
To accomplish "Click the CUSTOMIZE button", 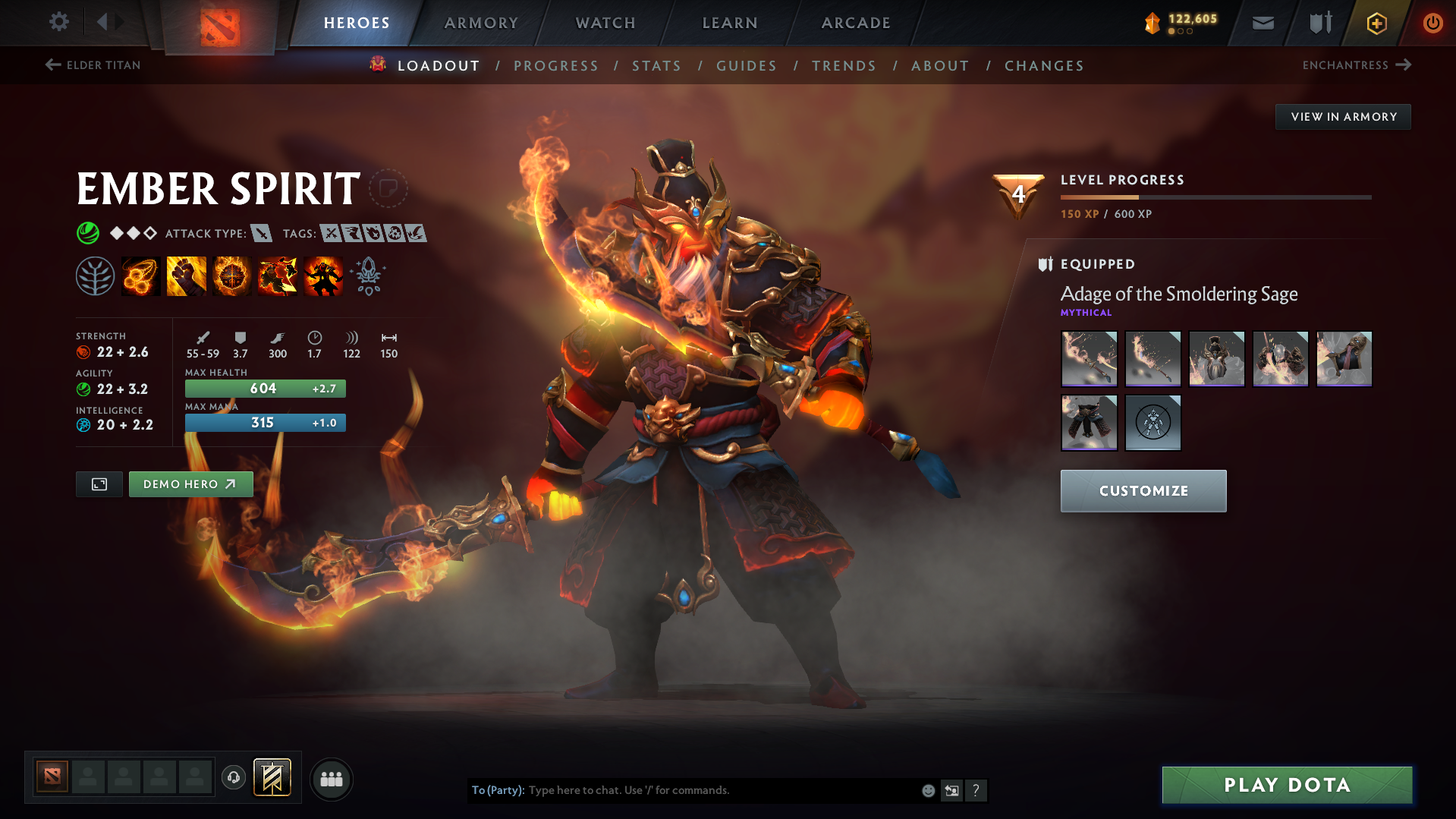I will coord(1143,491).
